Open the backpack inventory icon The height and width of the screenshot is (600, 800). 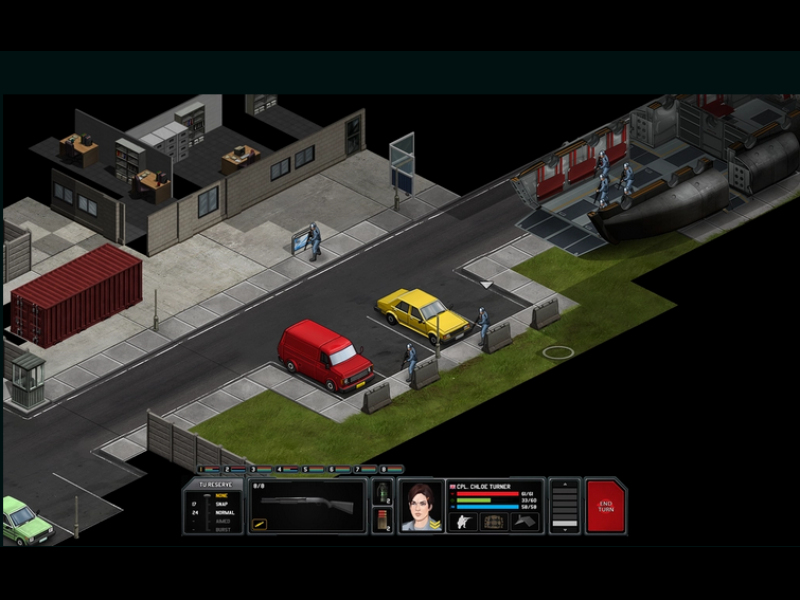[x=493, y=521]
